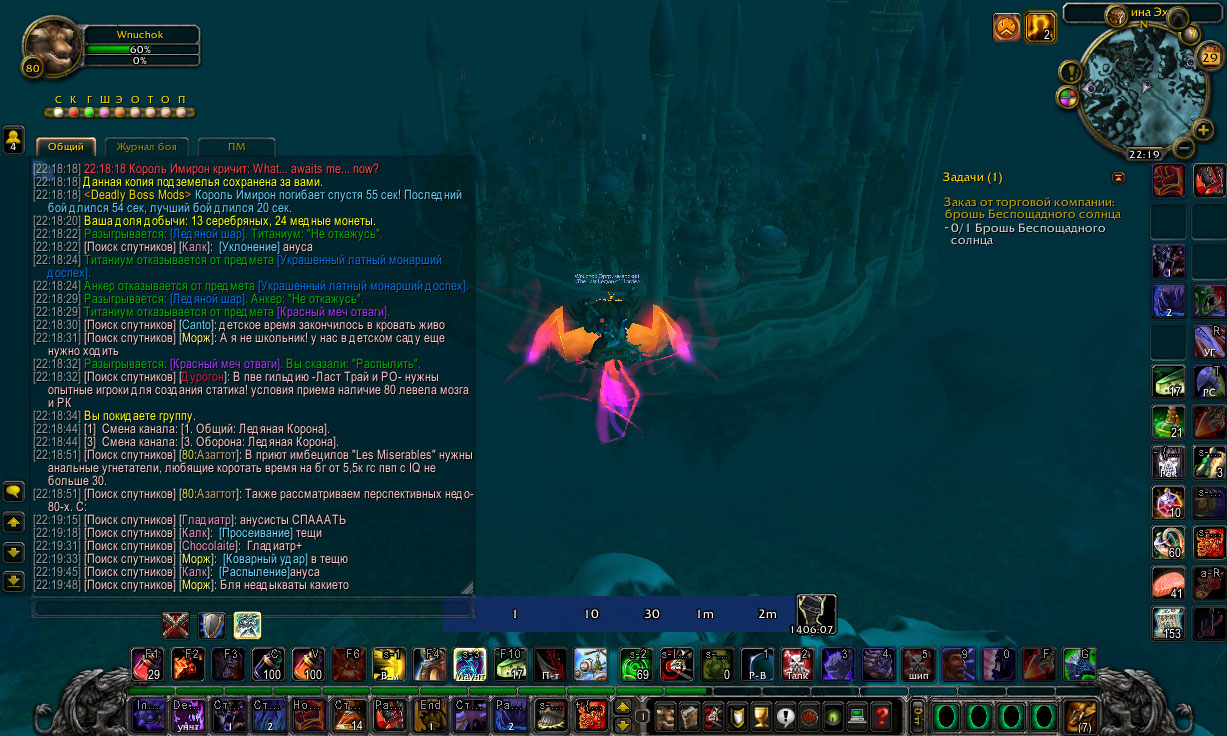Select the tracked quest Заказ от торговой компании
The height and width of the screenshot is (736, 1227).
(x=1031, y=208)
